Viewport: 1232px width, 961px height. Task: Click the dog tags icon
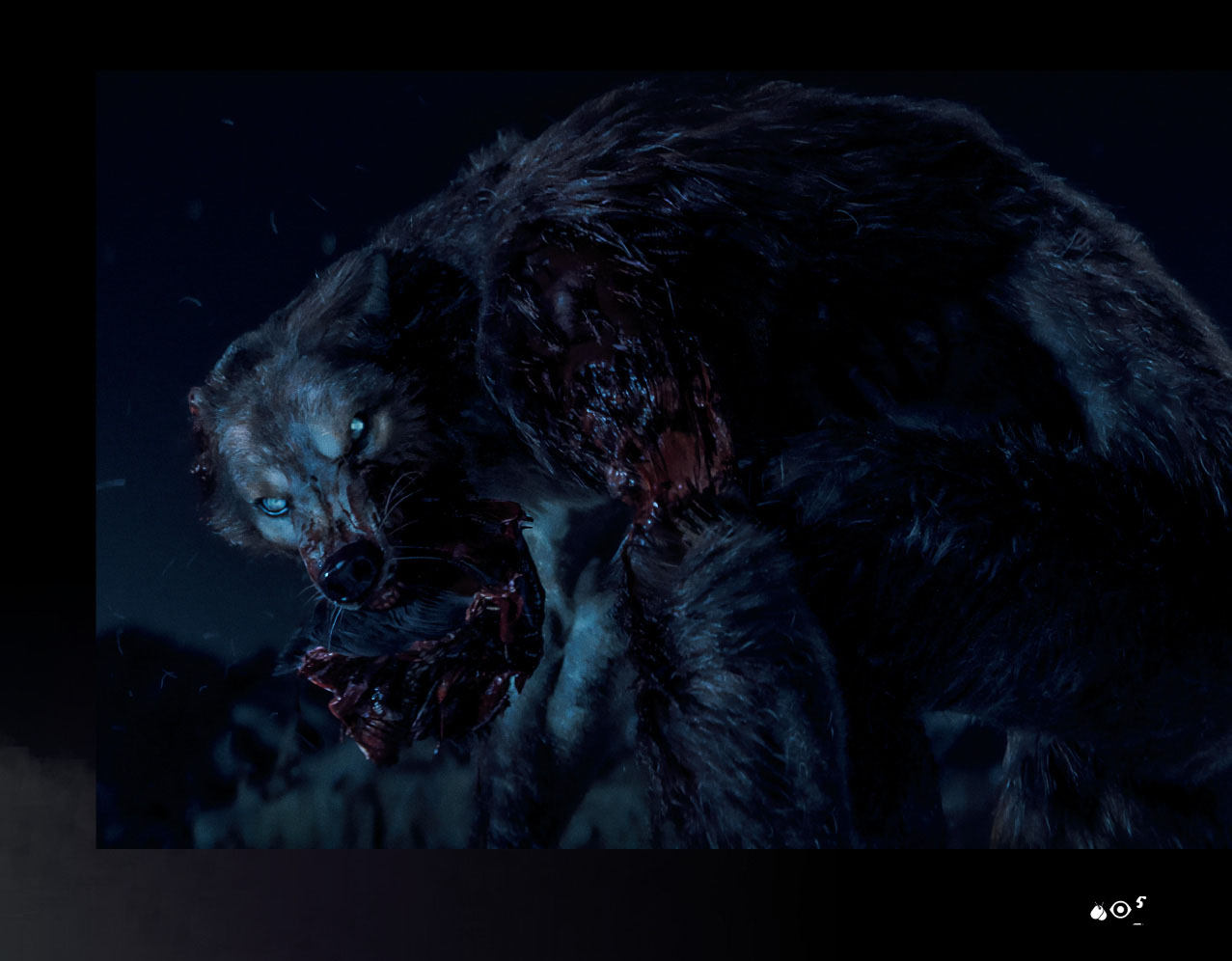pos(1098,911)
